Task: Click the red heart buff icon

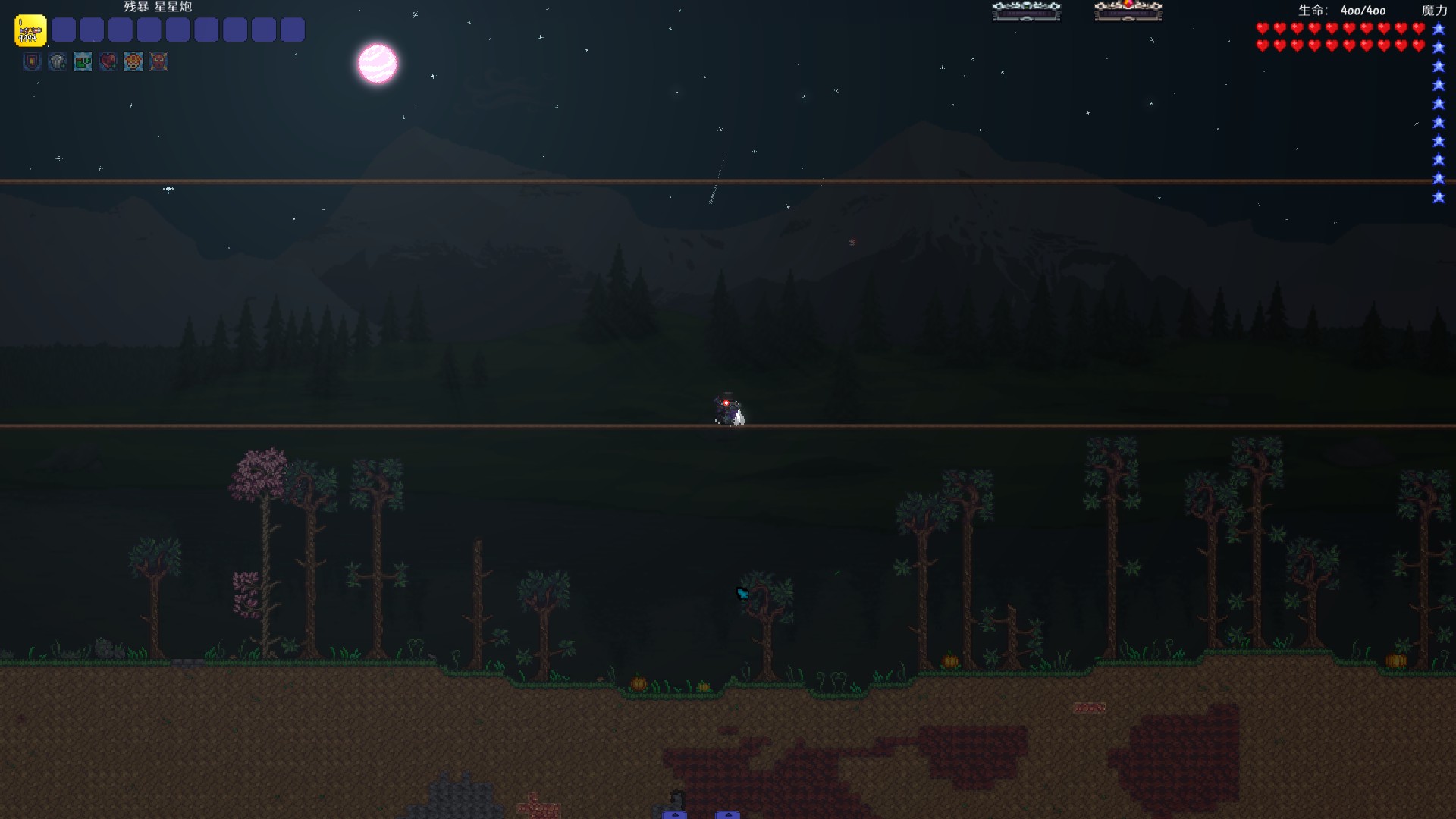Action: 108,61
